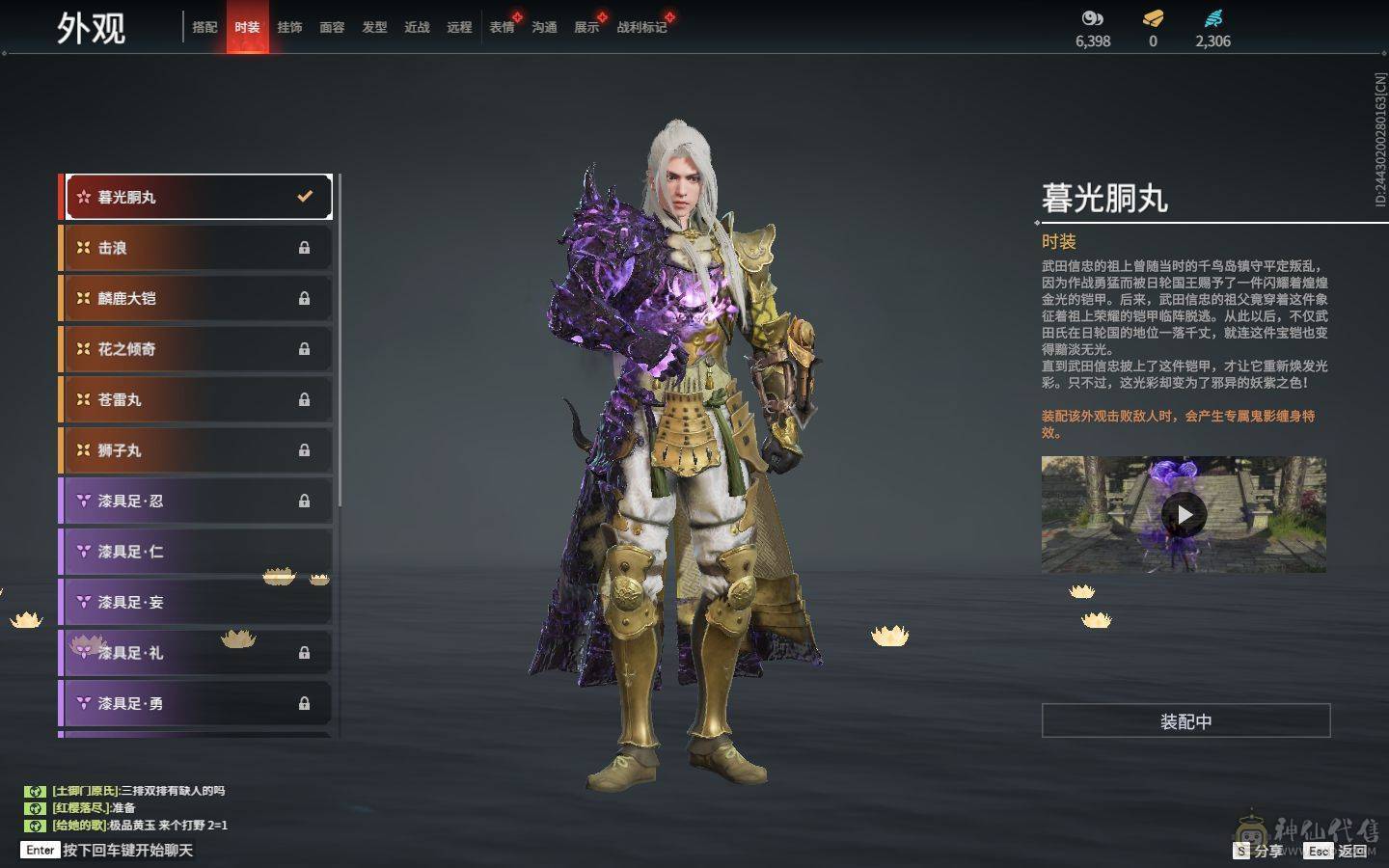Toggle the equipped checkmark on 暮光胴丸

point(306,196)
